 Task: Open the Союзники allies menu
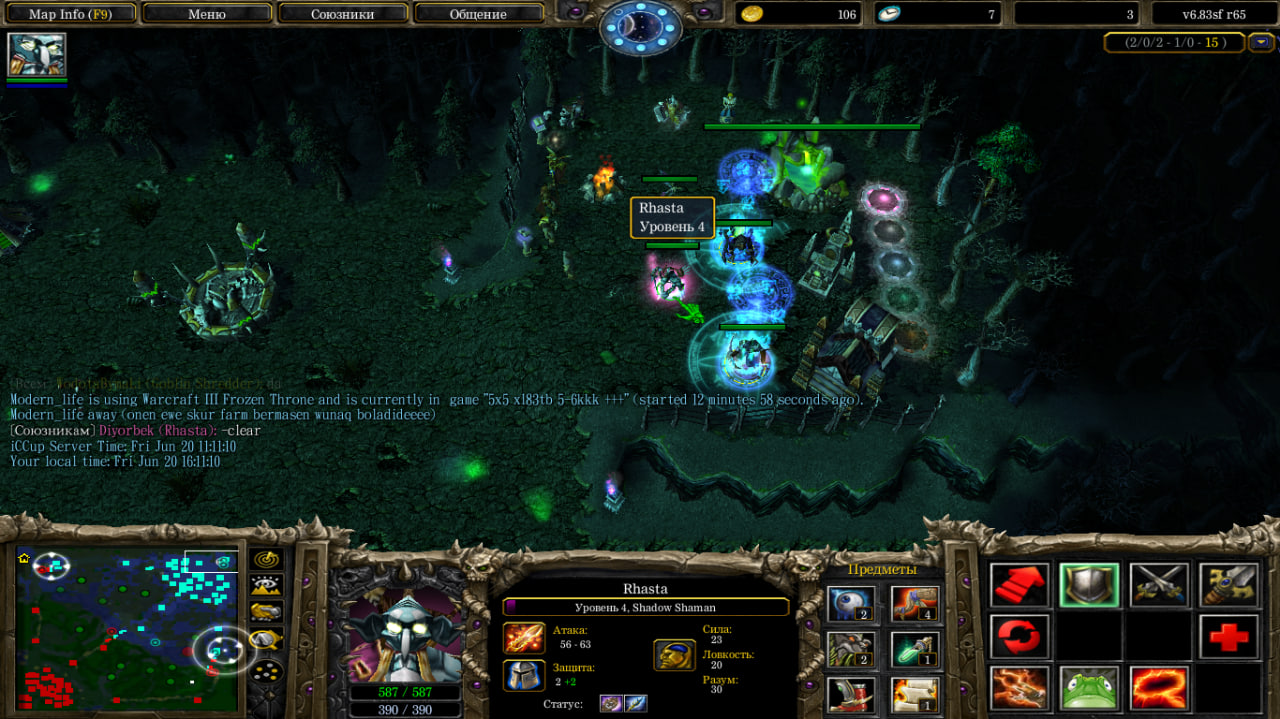click(x=343, y=14)
